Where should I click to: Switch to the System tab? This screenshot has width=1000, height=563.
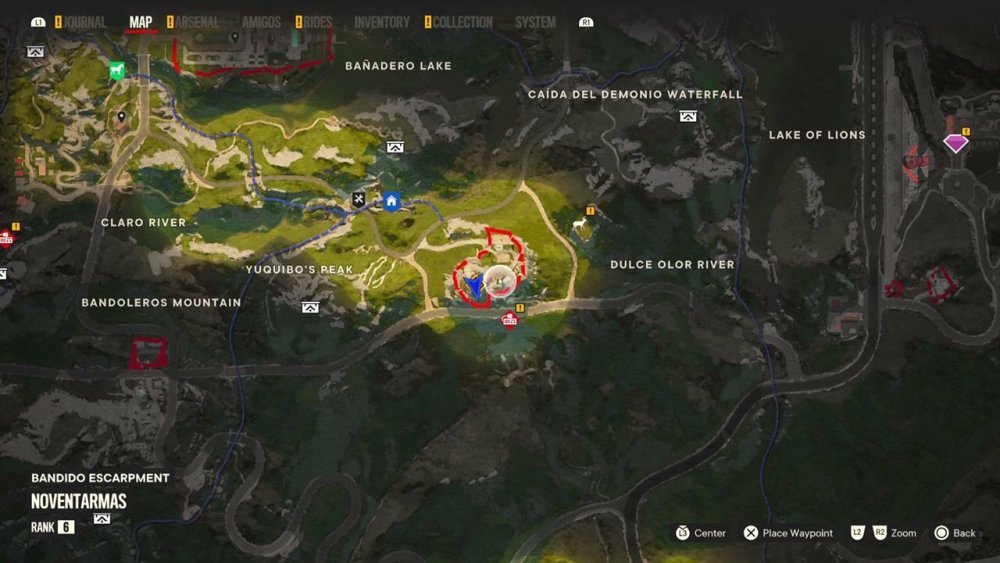click(535, 22)
